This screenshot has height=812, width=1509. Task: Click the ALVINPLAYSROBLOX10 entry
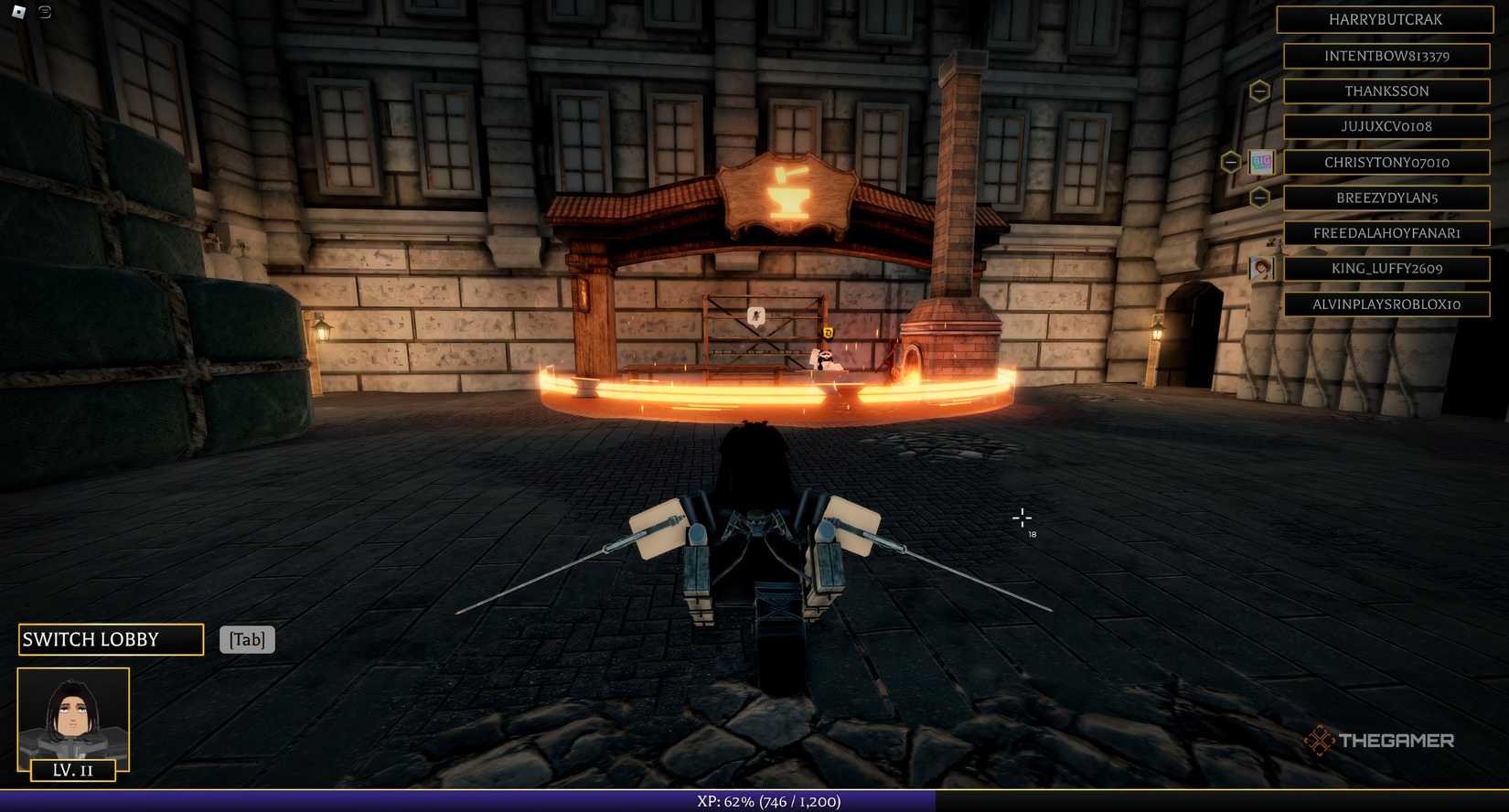[x=1386, y=304]
